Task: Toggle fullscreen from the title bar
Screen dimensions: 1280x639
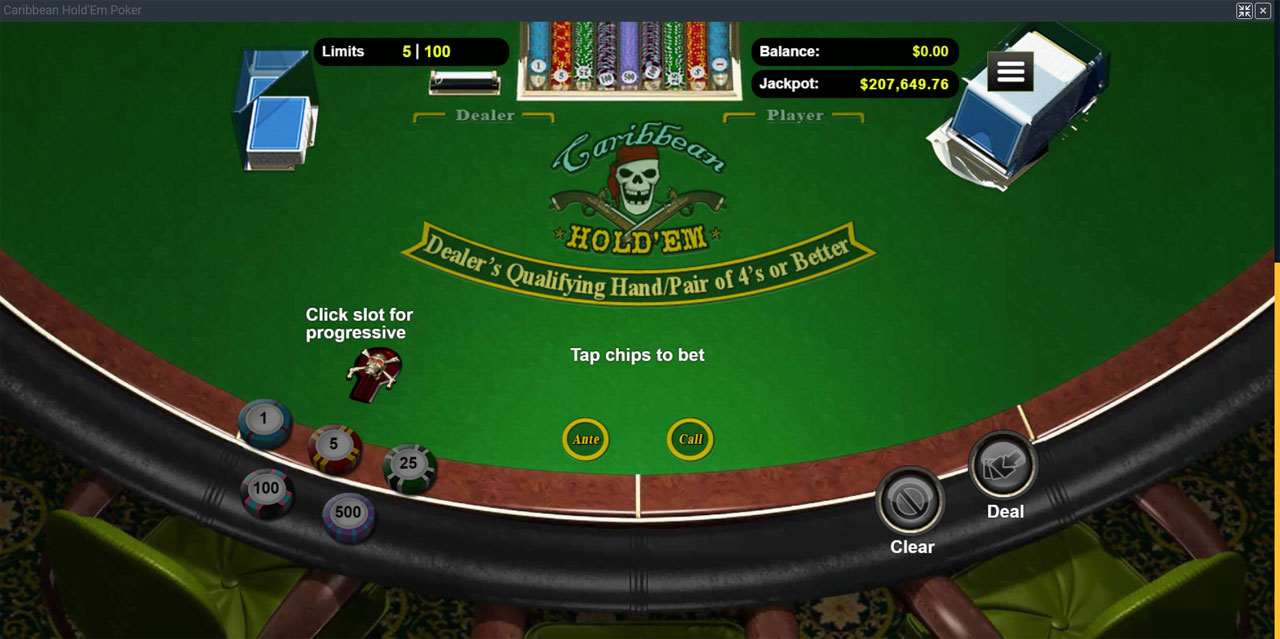Action: tap(1244, 10)
